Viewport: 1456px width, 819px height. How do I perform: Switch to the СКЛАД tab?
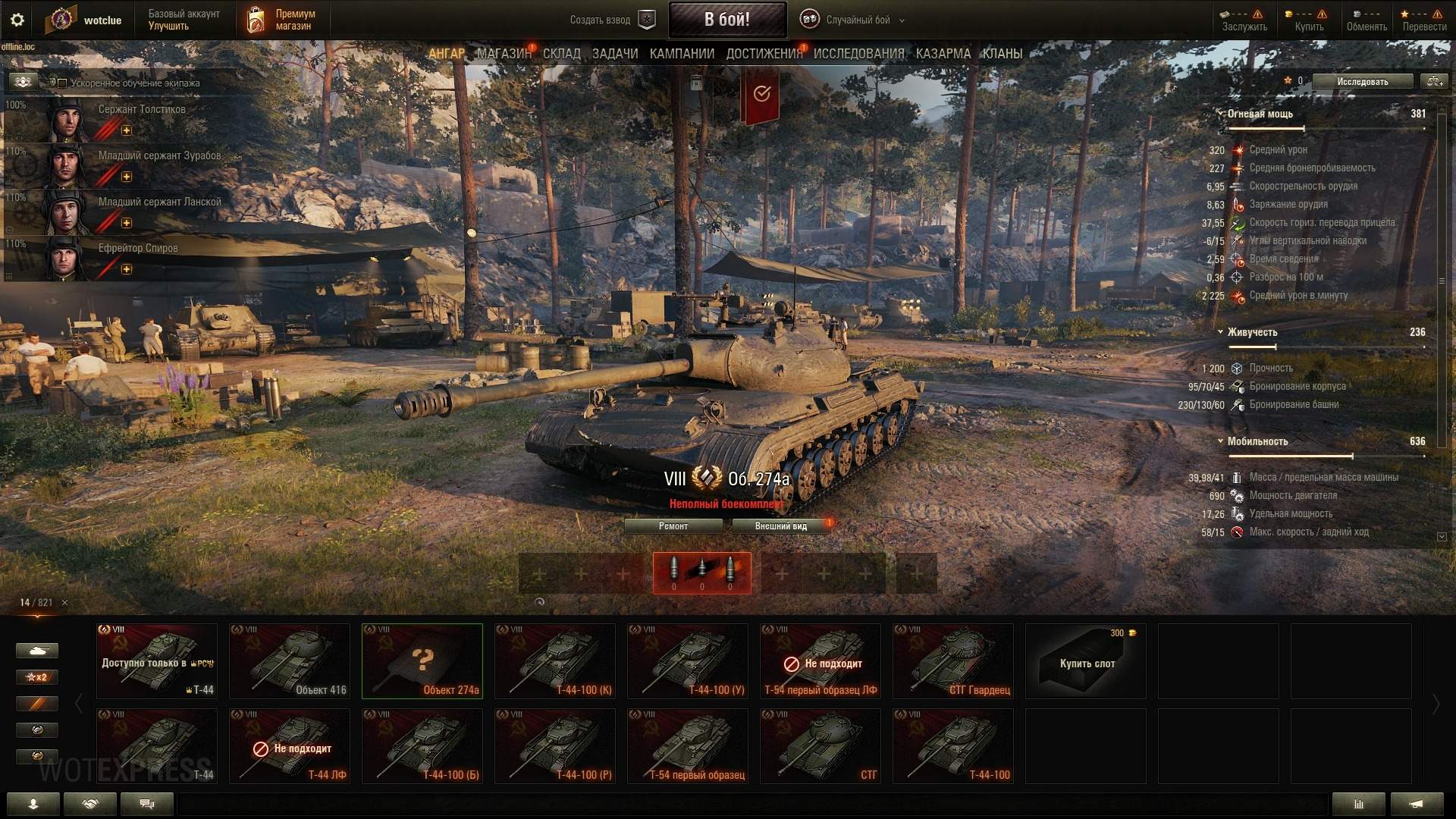(561, 54)
